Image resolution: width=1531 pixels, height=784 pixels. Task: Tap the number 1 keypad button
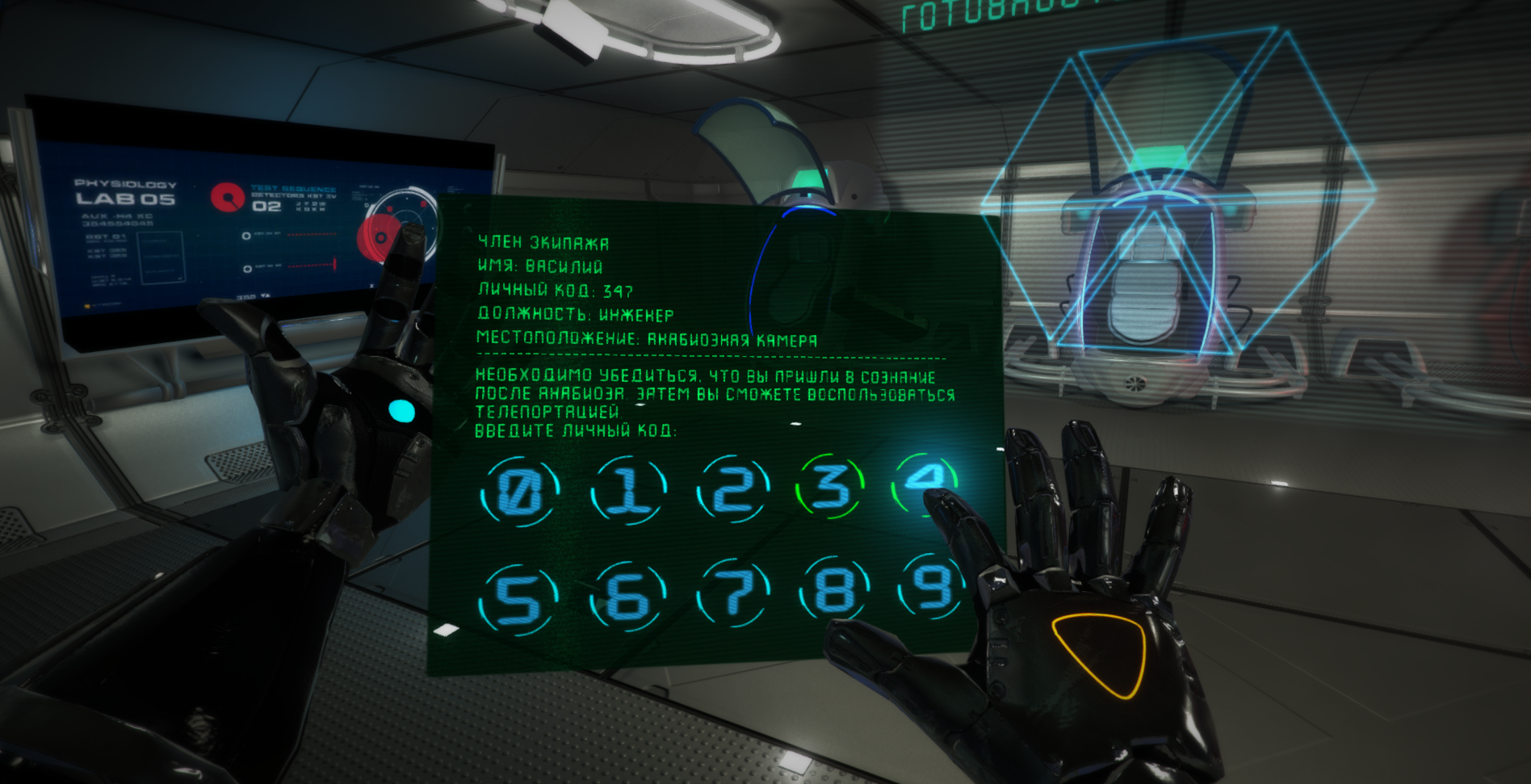coord(628,490)
